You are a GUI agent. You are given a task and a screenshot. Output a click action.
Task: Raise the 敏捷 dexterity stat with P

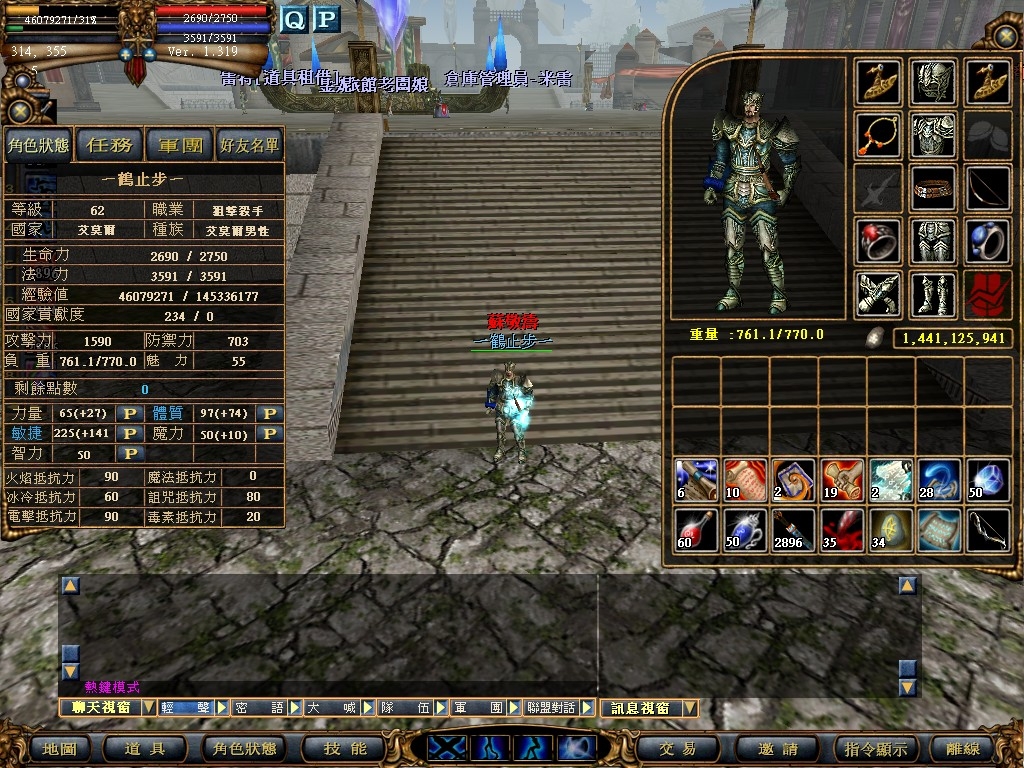click(128, 434)
